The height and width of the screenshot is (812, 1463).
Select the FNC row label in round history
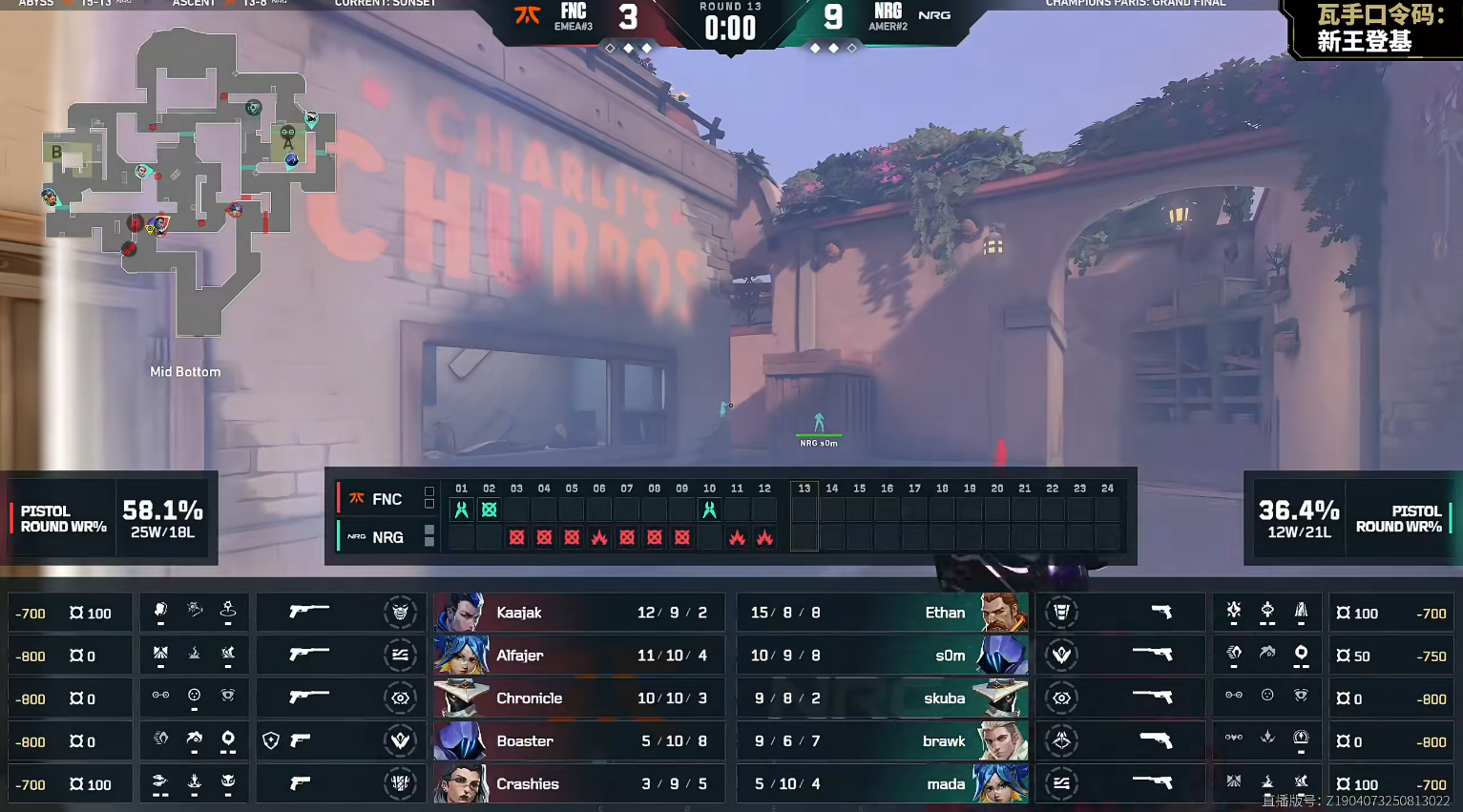(378, 499)
